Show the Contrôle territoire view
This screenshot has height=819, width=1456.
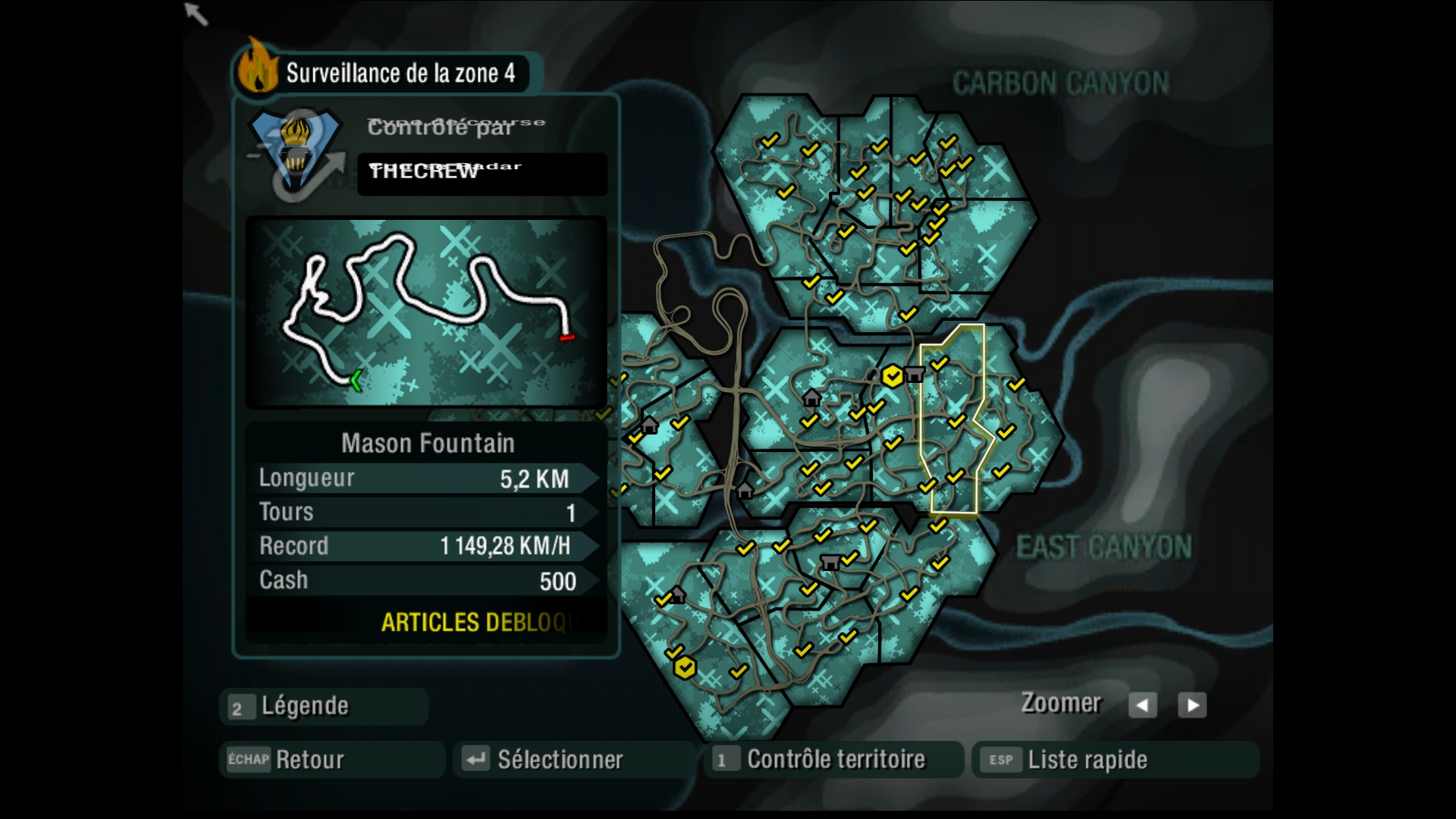833,760
